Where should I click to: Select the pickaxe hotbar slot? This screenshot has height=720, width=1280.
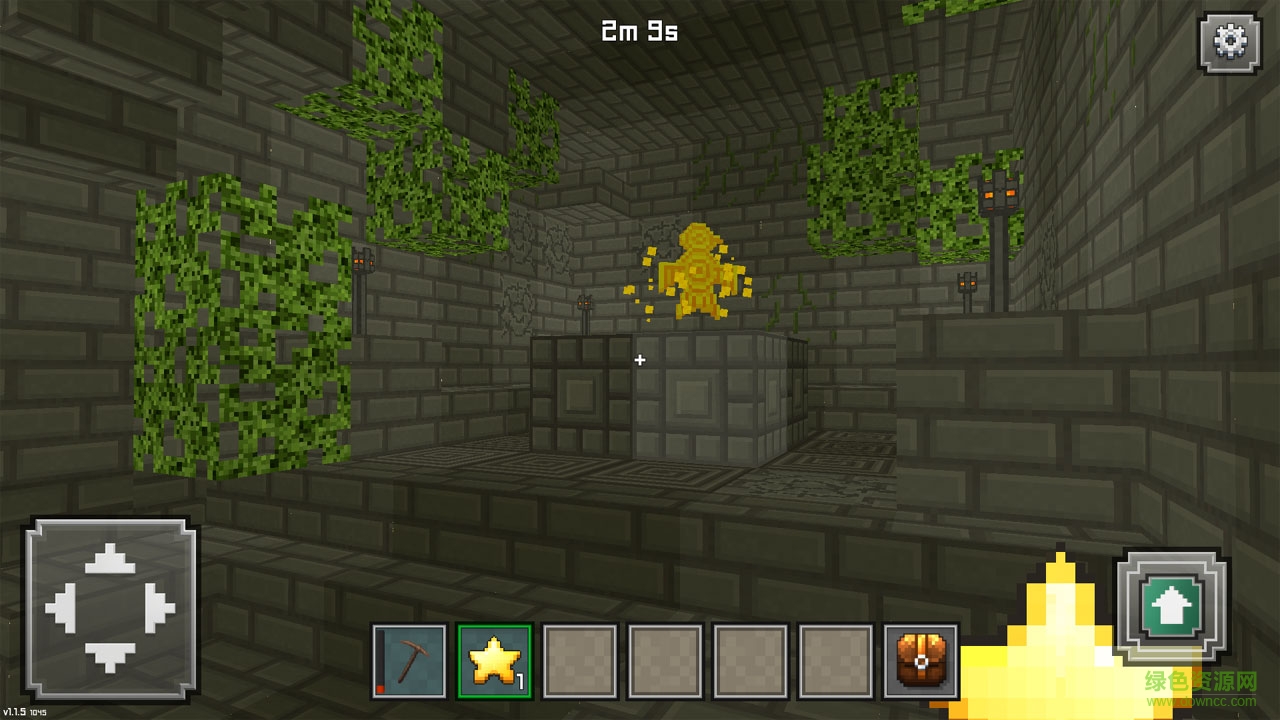pos(409,661)
